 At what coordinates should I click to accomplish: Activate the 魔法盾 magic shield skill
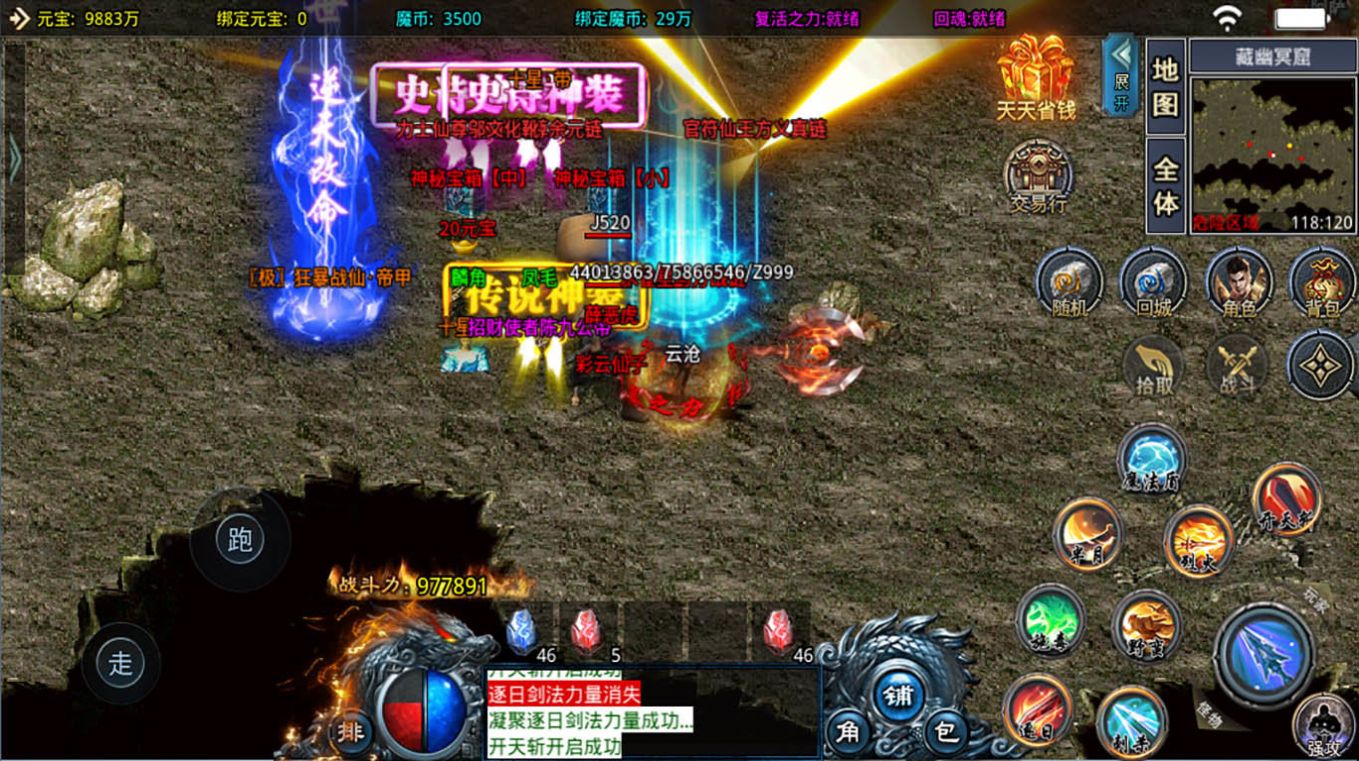point(1151,459)
